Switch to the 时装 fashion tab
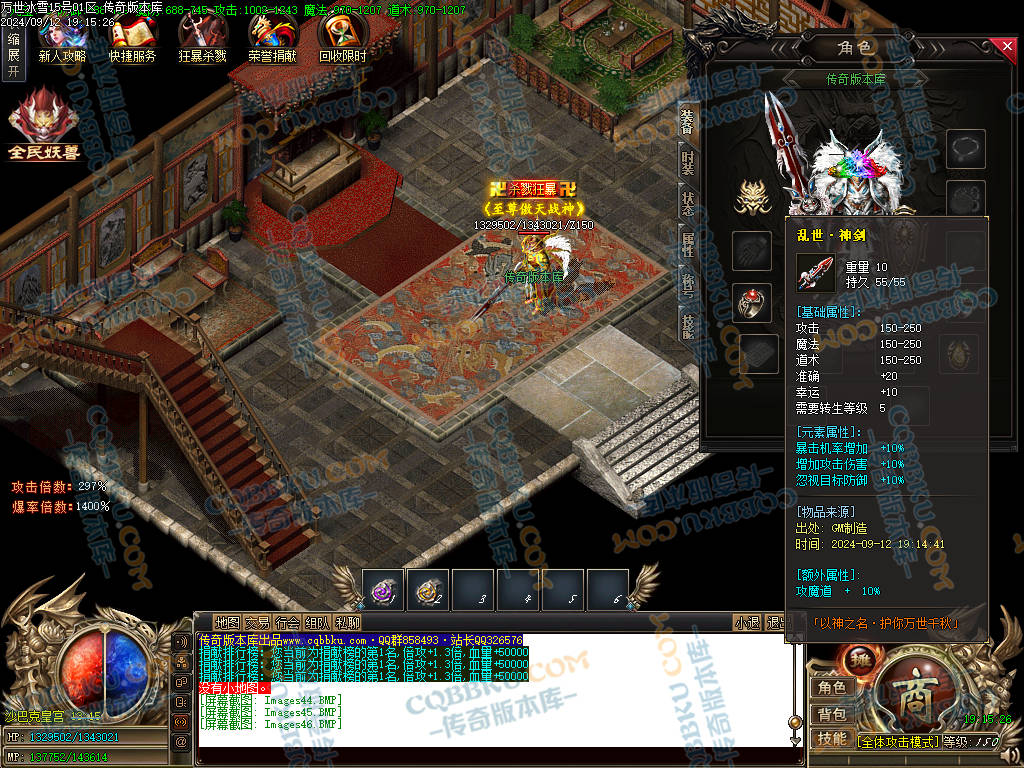The height and width of the screenshot is (768, 1024). click(688, 164)
